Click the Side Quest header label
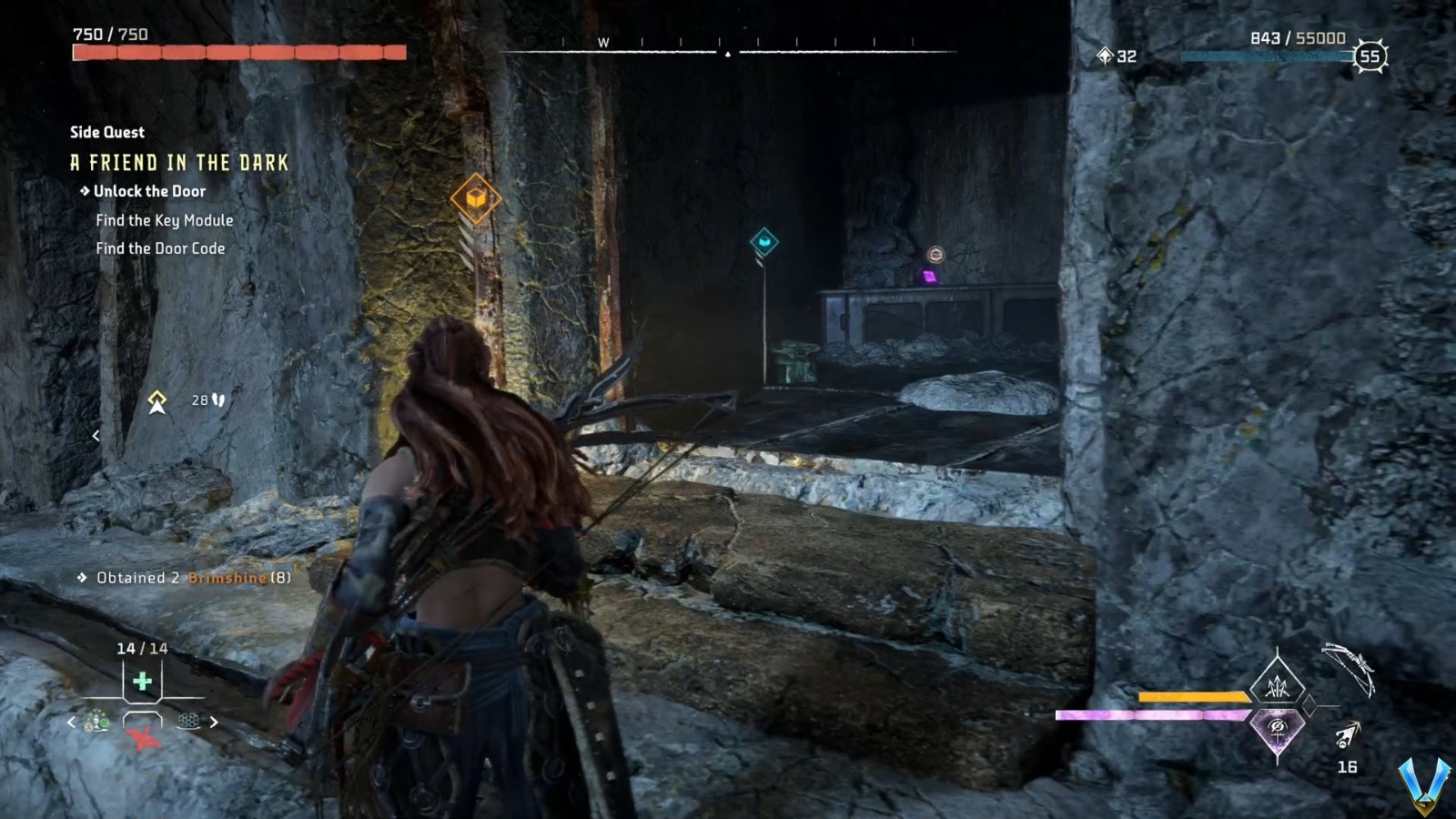 [x=106, y=132]
